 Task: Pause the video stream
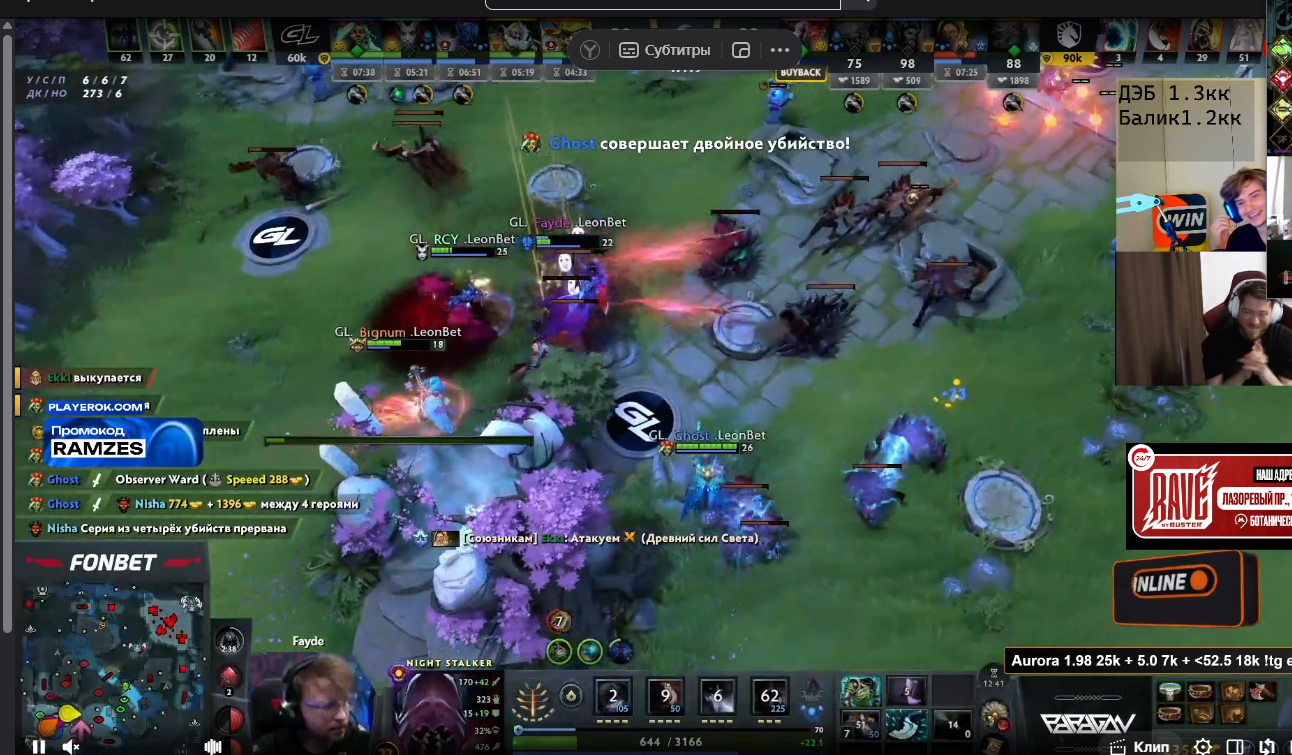click(39, 746)
